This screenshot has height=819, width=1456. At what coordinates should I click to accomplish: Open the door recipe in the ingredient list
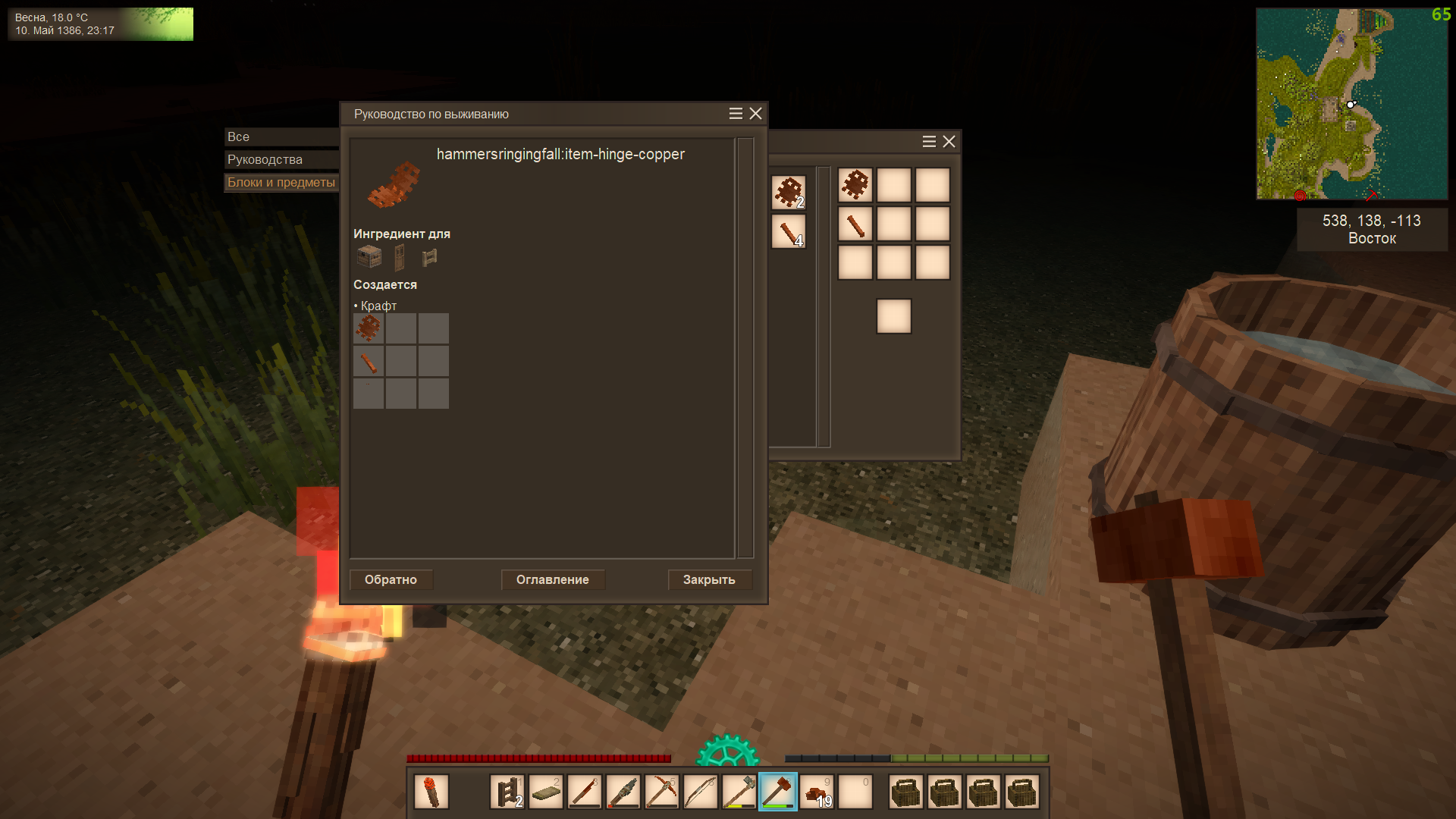point(400,258)
